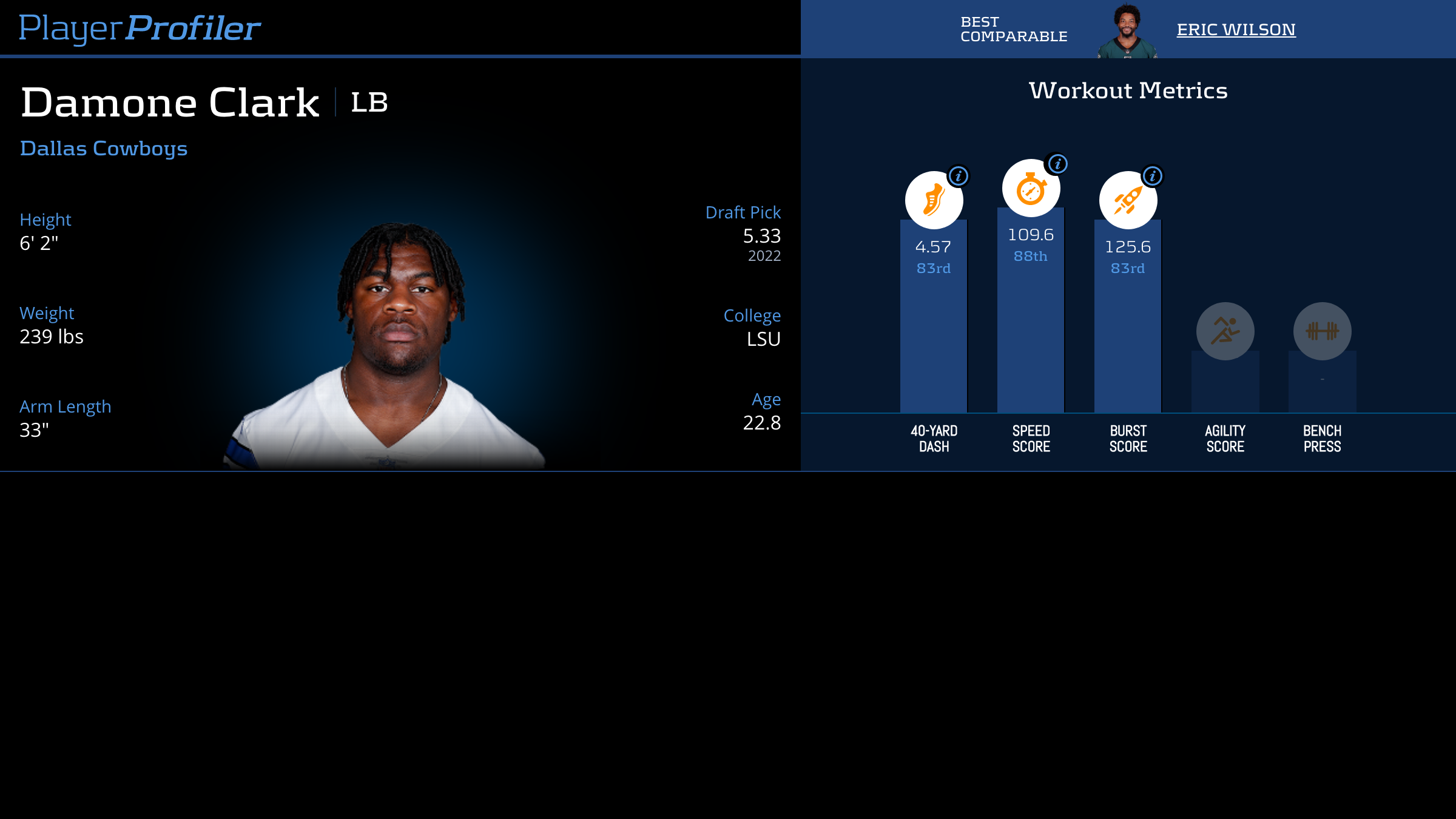Click the rocket Burst Score icon
1456x819 pixels.
click(x=1127, y=200)
